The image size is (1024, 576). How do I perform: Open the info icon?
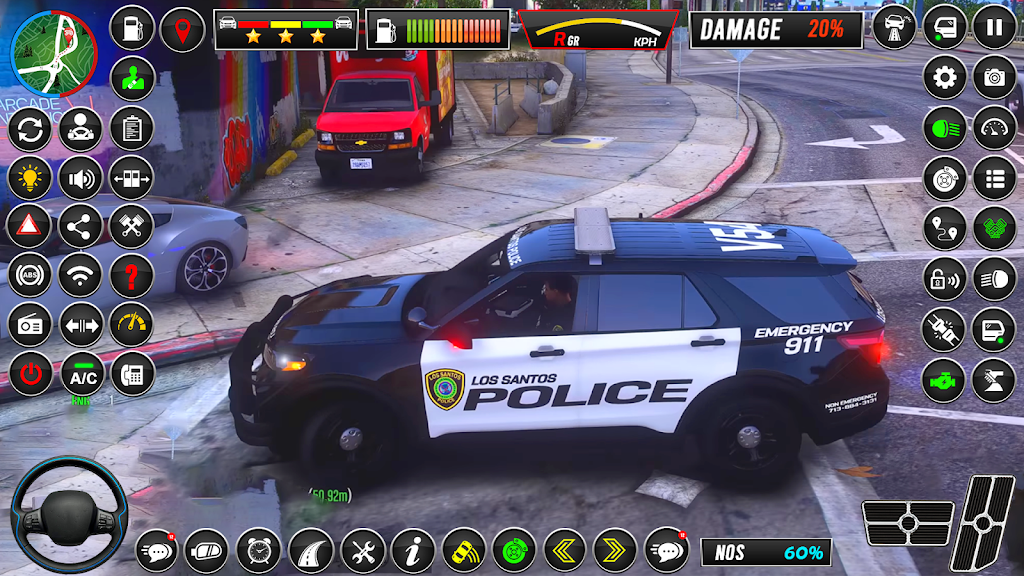pos(413,550)
